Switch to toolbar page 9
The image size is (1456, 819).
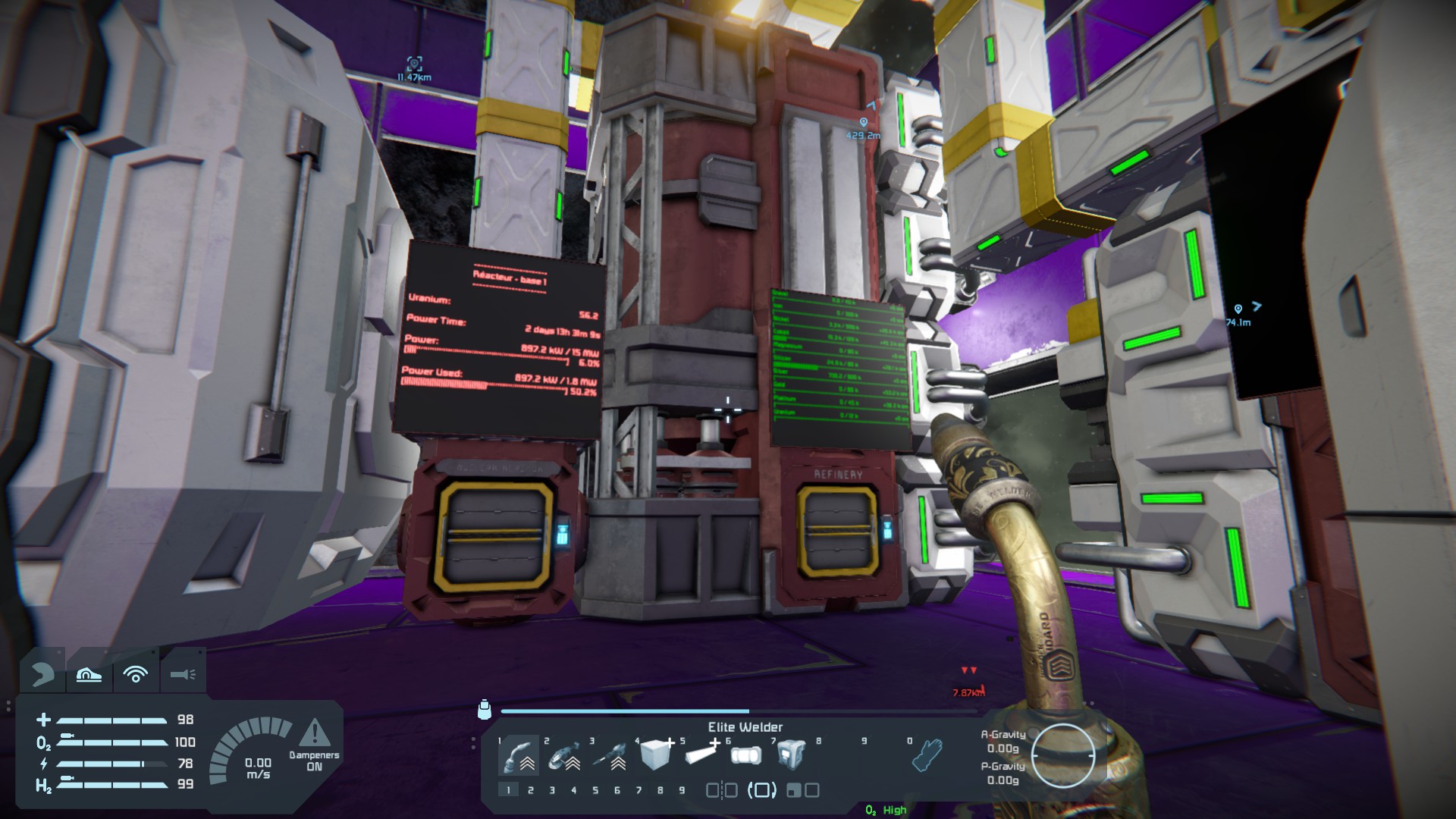pyautogui.click(x=682, y=790)
